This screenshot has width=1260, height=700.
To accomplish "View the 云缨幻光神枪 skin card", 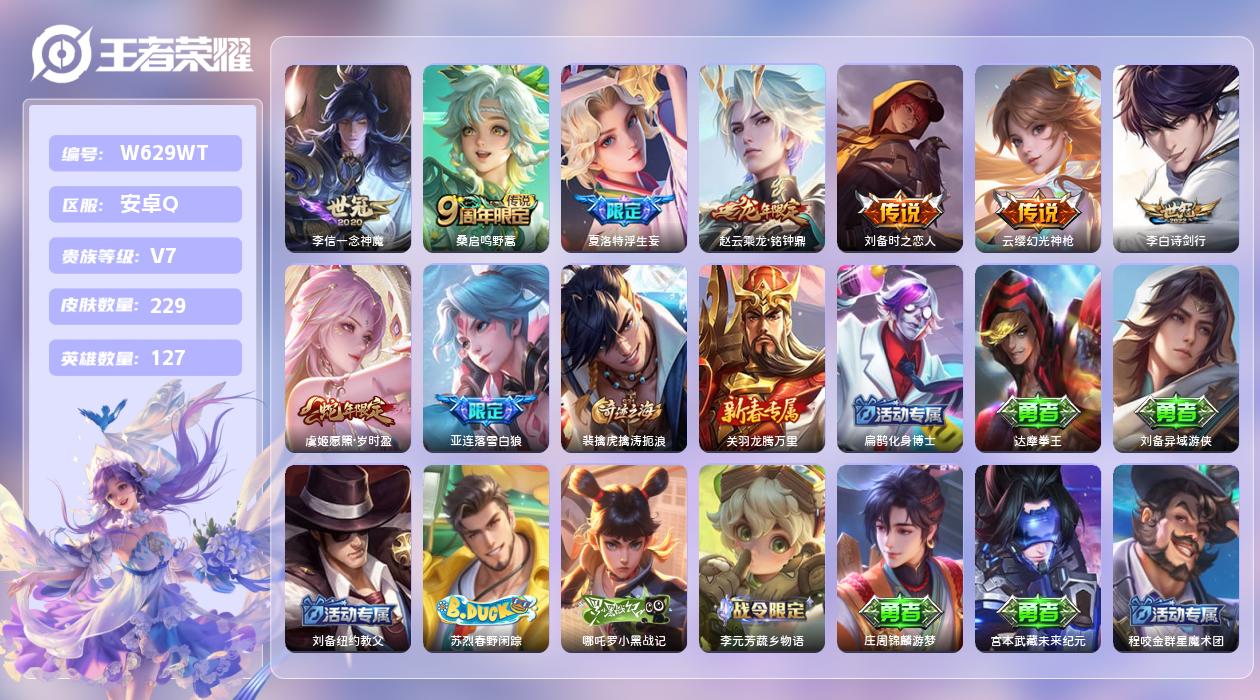I will tap(1038, 158).
